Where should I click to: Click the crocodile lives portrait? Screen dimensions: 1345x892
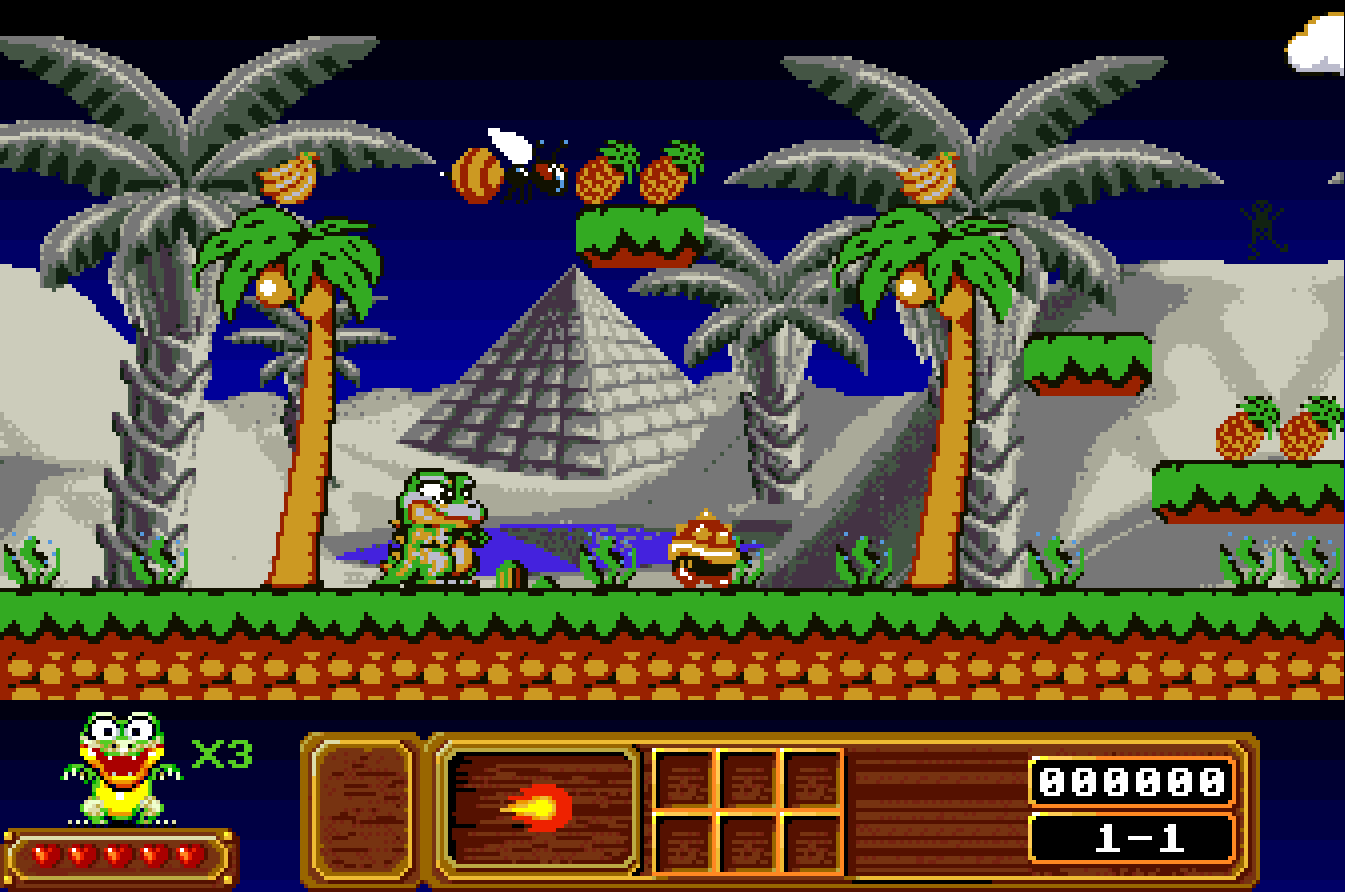pos(123,766)
